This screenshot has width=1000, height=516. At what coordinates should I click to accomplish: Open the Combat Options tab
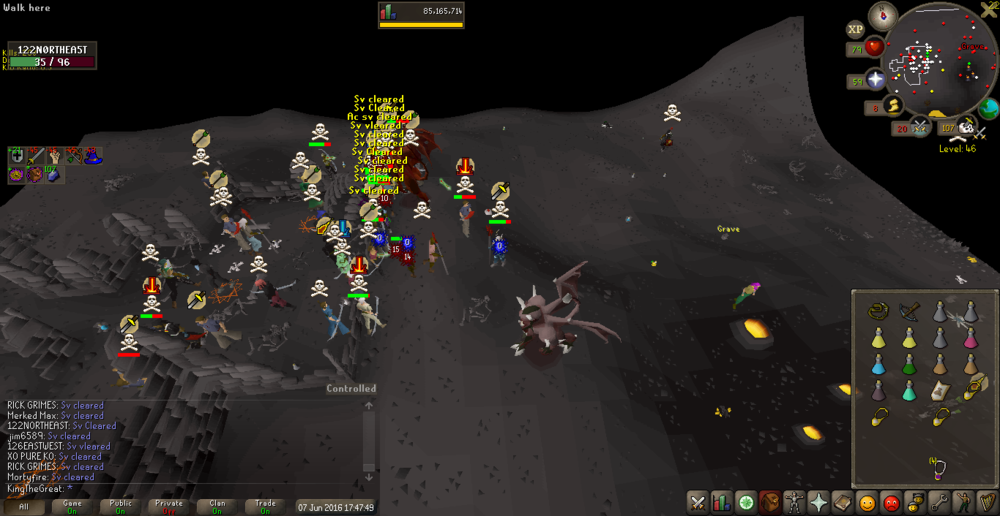(x=698, y=502)
